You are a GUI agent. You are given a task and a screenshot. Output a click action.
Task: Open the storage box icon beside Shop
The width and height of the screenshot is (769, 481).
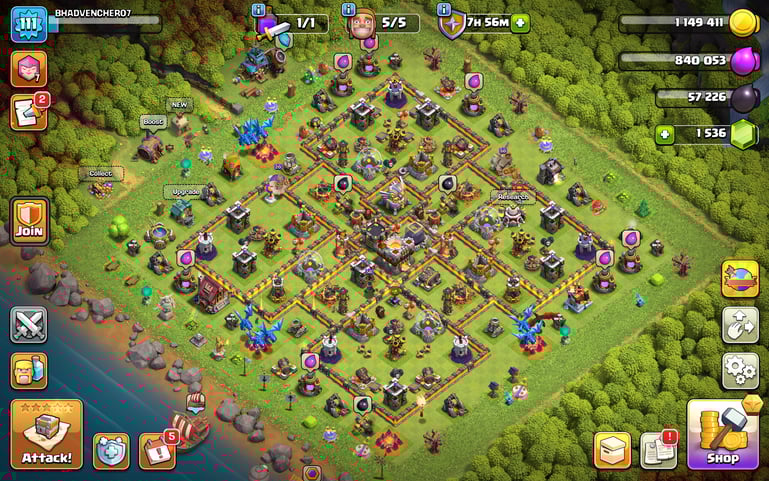(612, 450)
